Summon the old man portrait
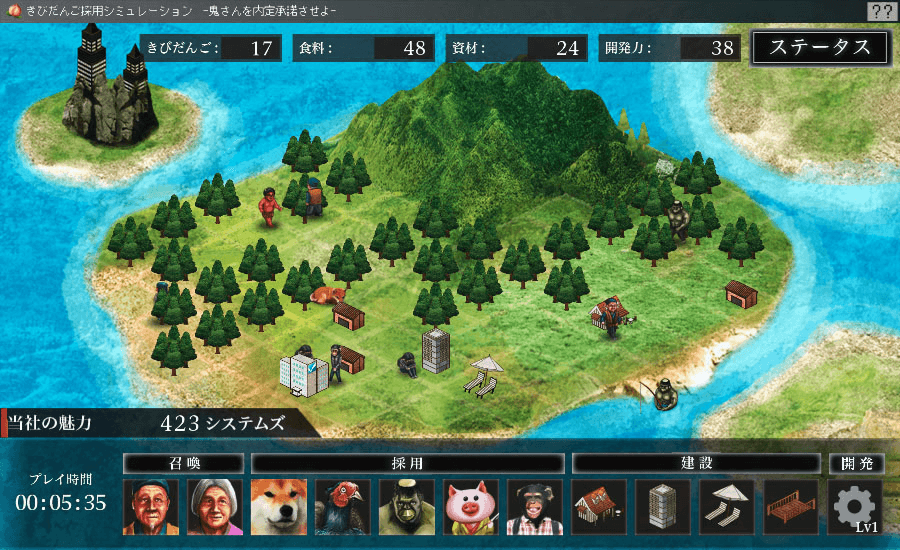900x550 pixels. [x=150, y=507]
